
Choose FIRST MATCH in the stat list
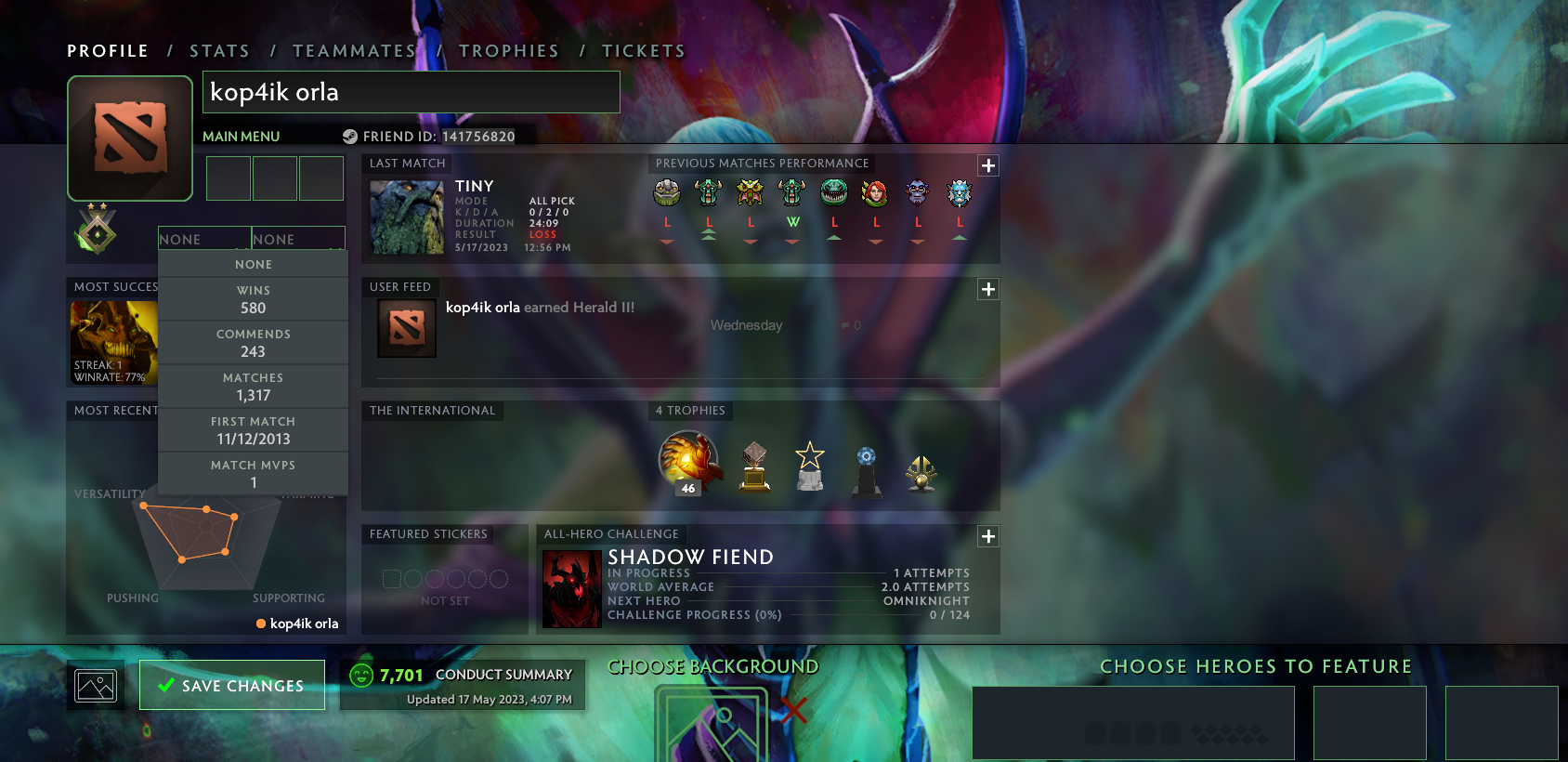[x=253, y=429]
